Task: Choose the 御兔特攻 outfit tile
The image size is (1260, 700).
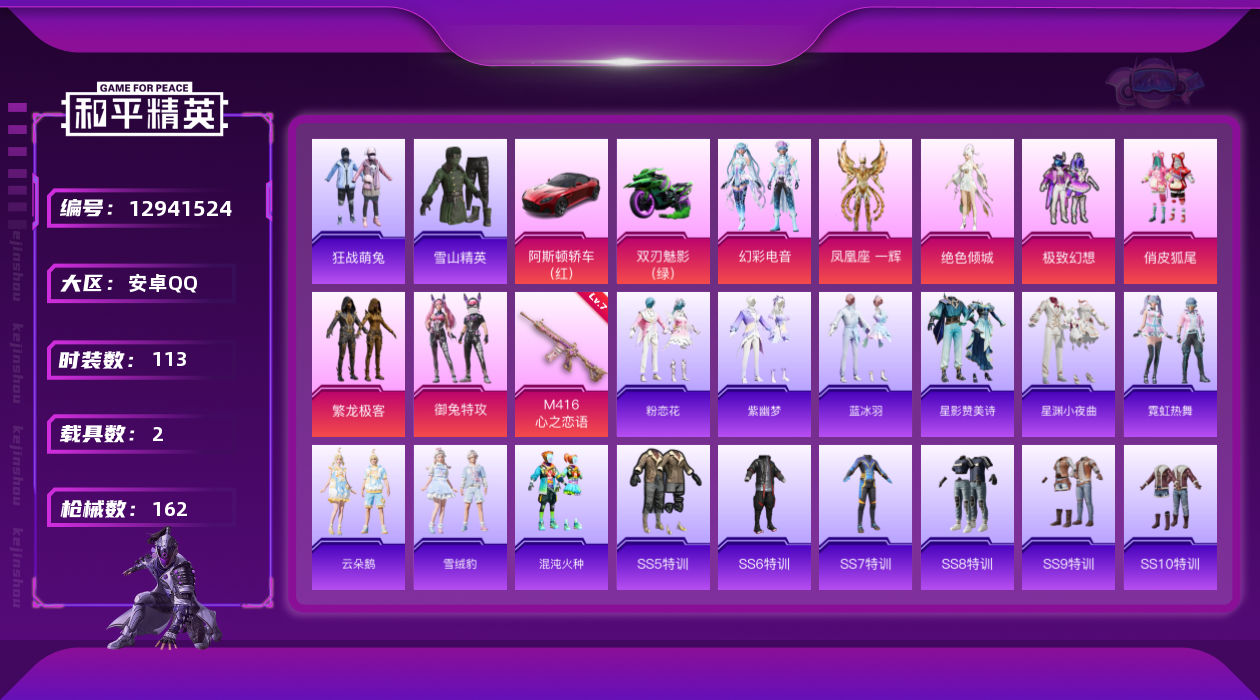Action: pyautogui.click(x=460, y=364)
